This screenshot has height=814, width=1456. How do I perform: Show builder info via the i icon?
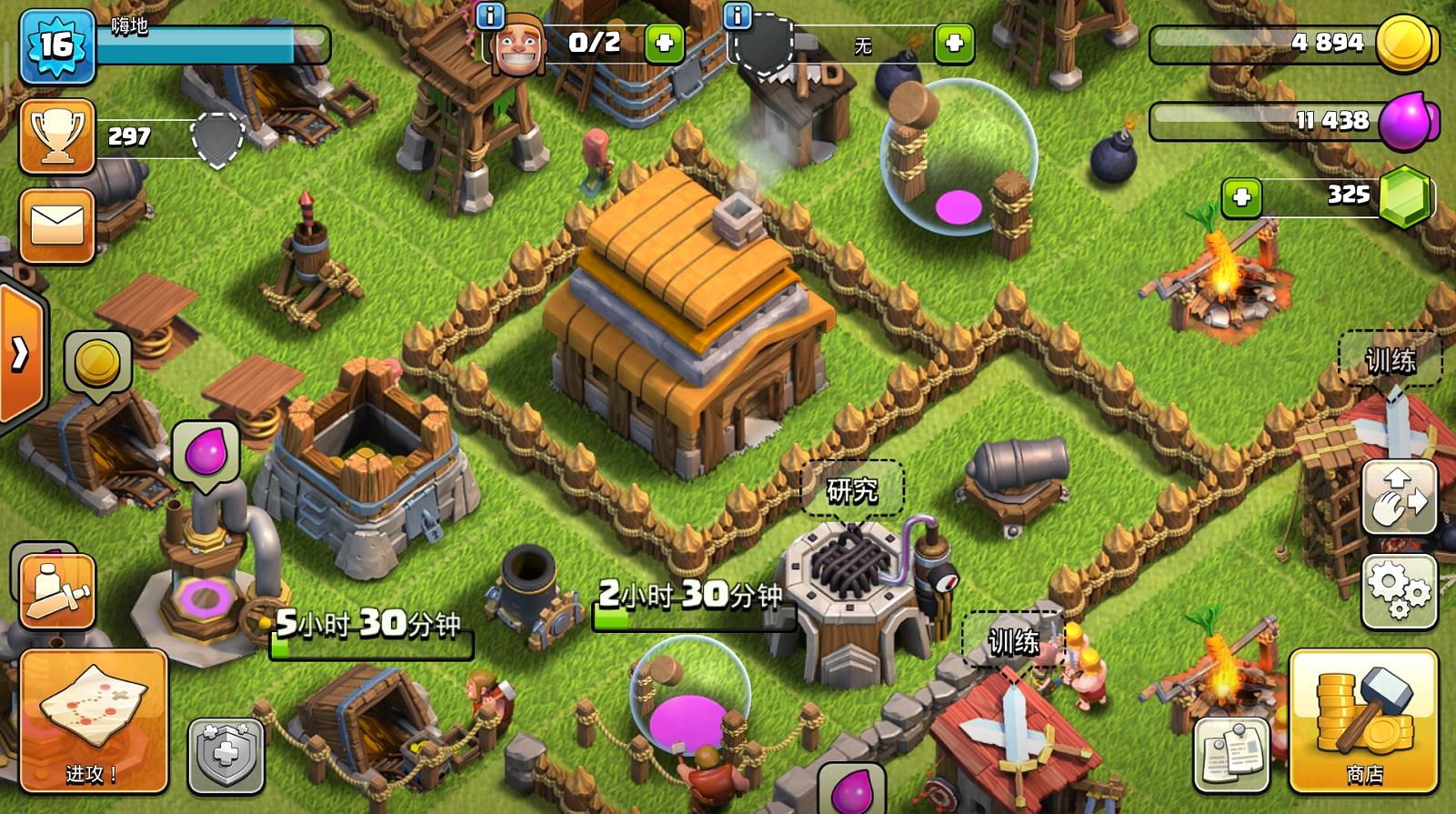[x=490, y=15]
